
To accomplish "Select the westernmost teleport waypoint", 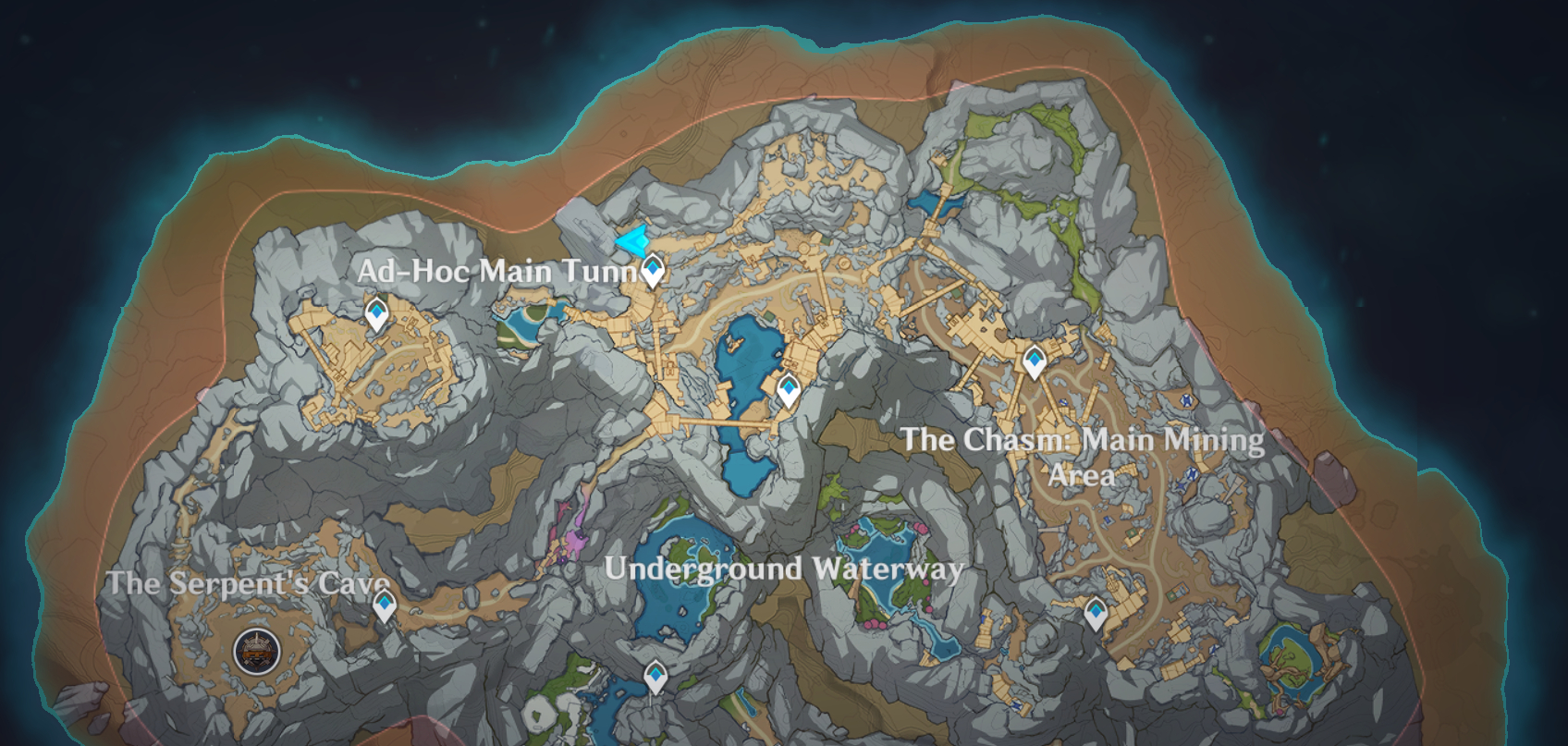I will click(x=376, y=314).
